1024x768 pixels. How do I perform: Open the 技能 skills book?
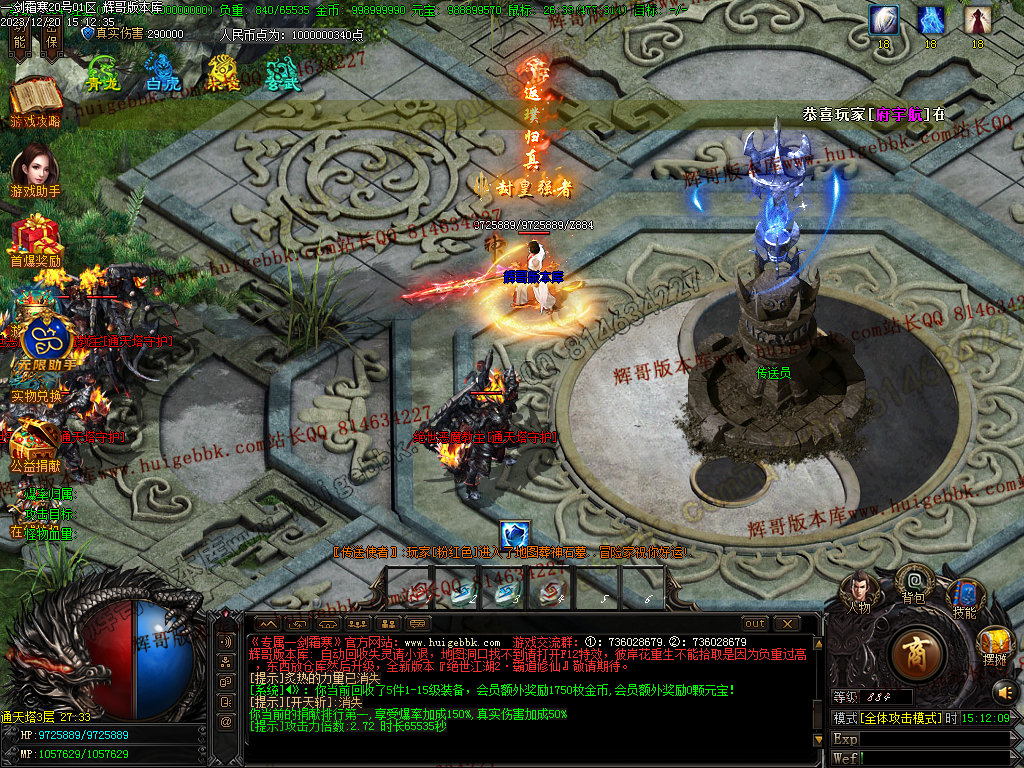coord(965,596)
